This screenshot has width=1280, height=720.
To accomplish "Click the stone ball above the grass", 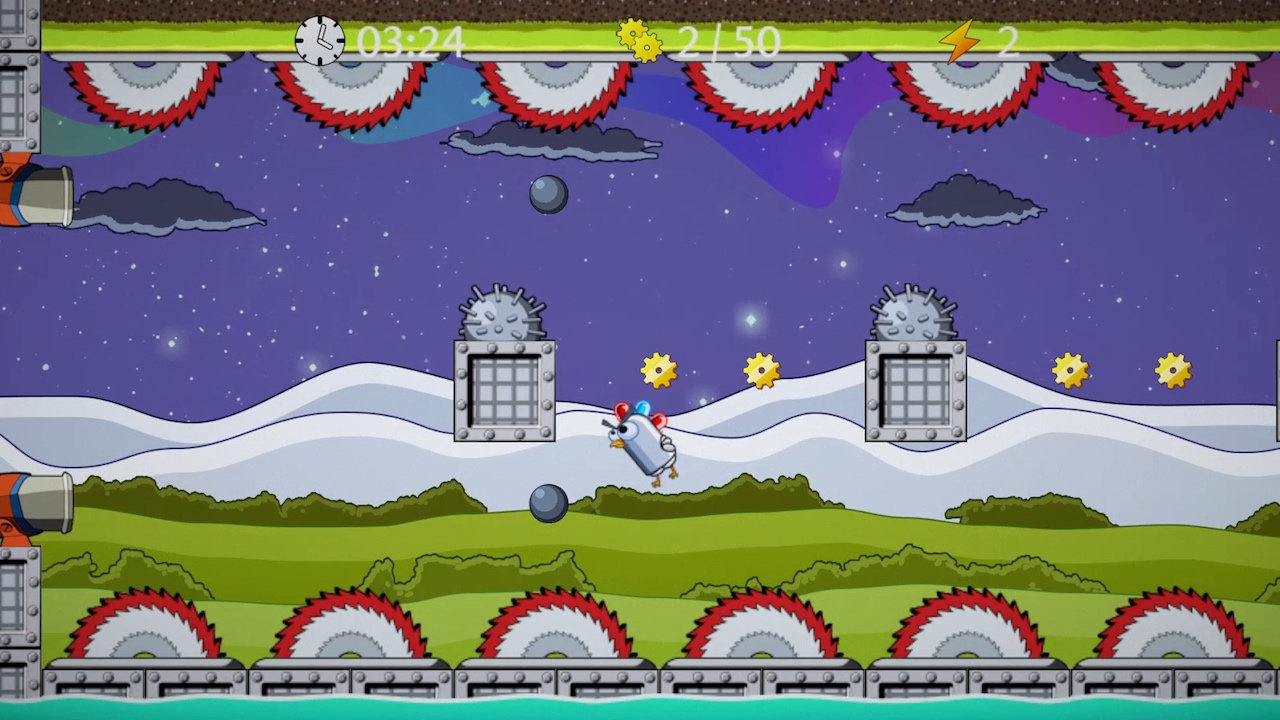I will 549,503.
